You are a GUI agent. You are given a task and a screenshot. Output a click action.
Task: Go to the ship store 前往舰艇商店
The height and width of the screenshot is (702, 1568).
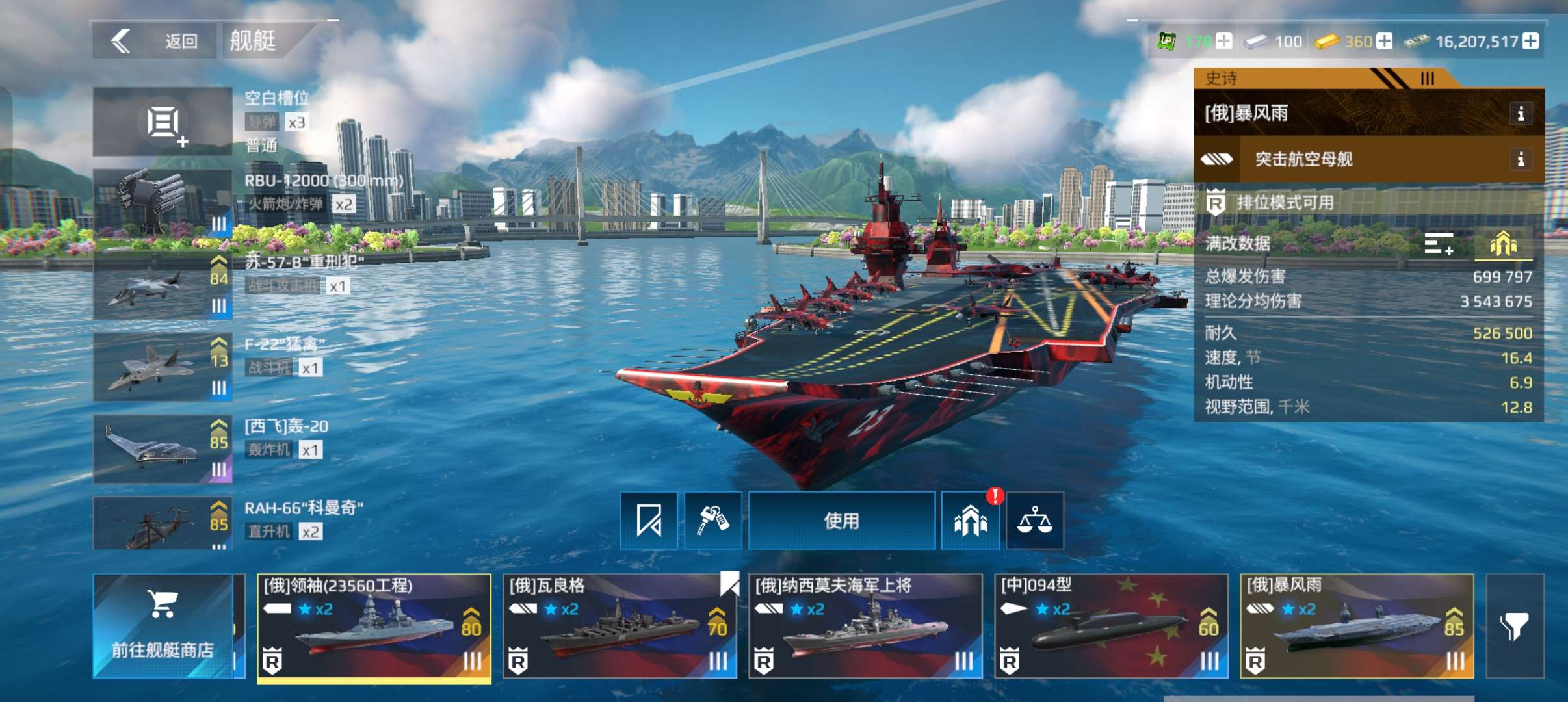pyautogui.click(x=163, y=626)
